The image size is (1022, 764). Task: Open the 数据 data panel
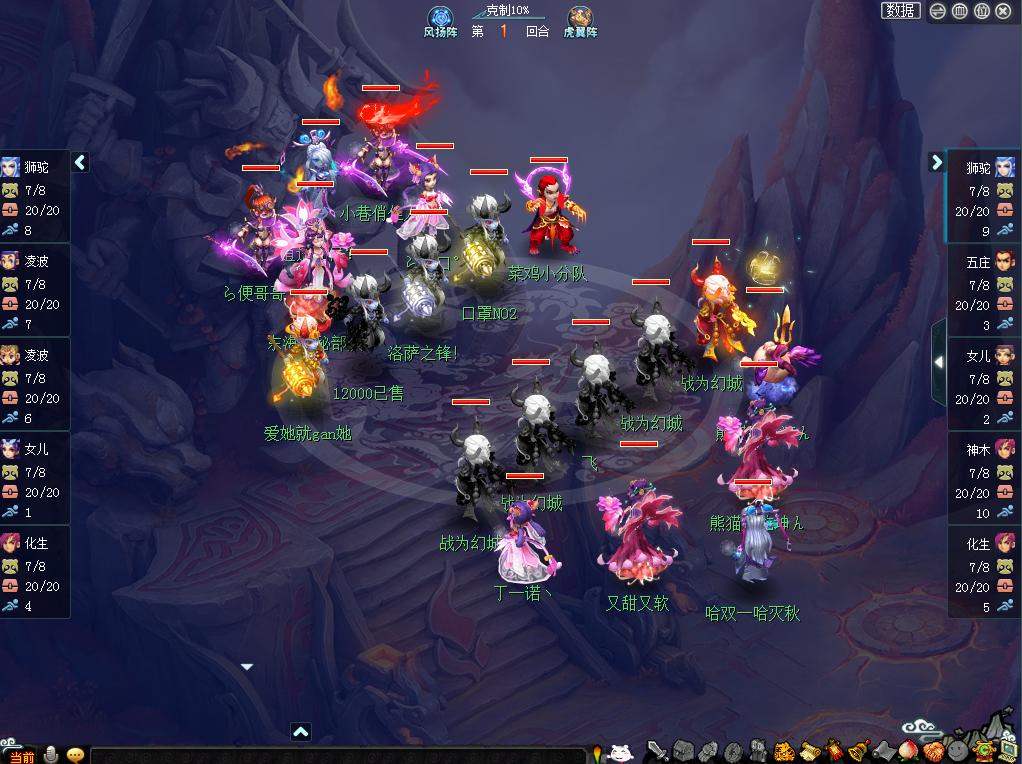click(900, 11)
